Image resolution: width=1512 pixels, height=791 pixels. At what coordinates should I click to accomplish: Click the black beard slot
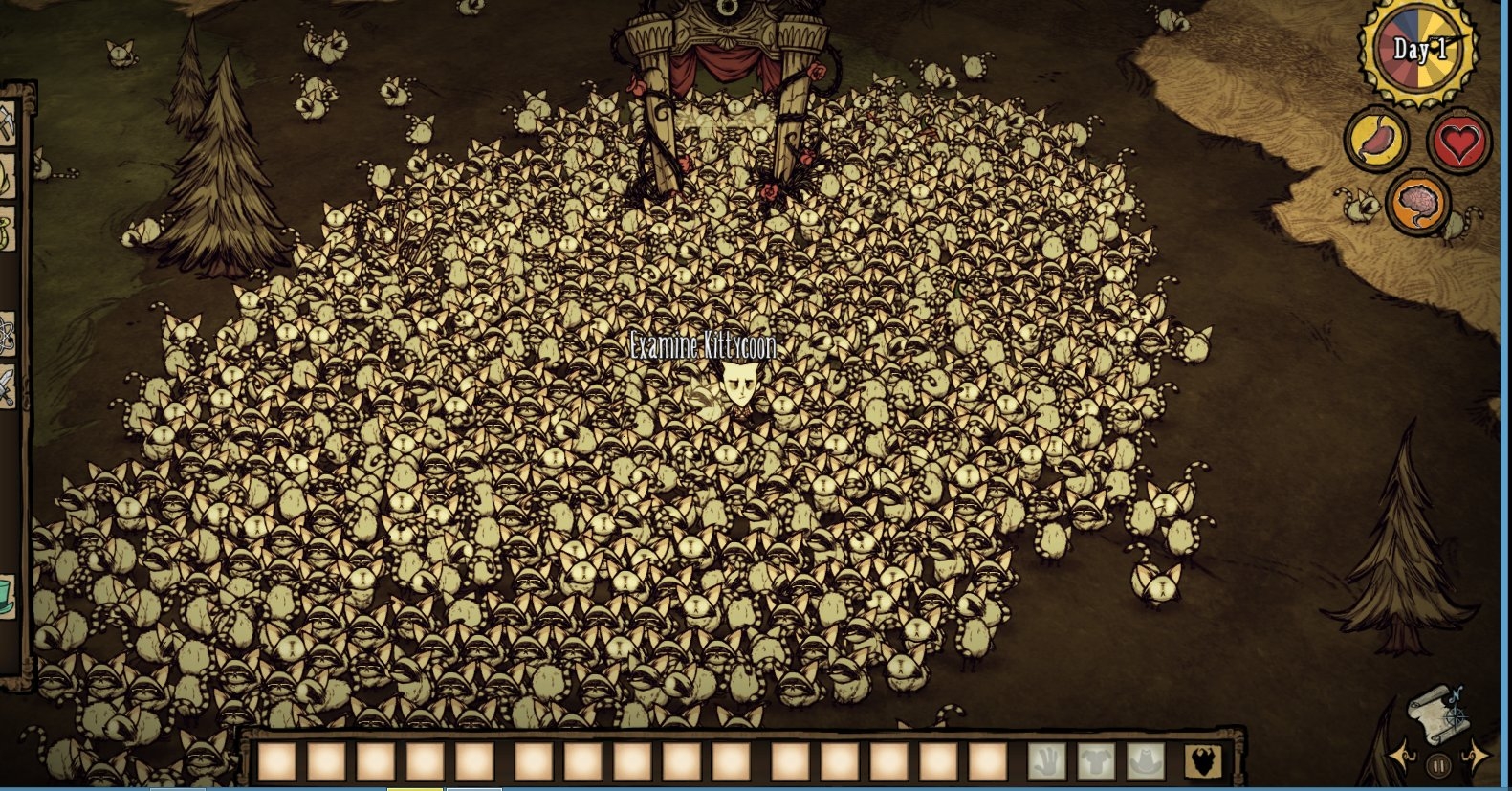point(1204,762)
